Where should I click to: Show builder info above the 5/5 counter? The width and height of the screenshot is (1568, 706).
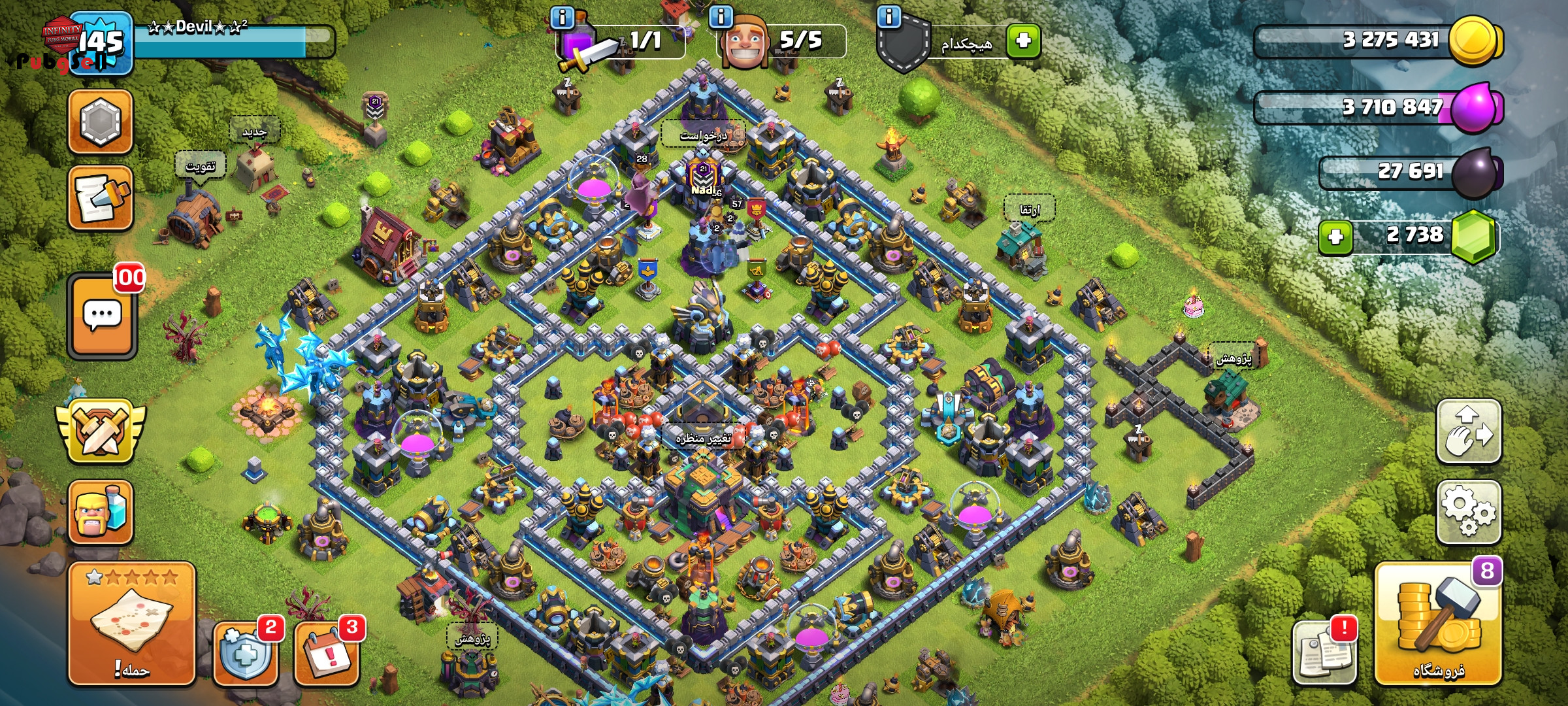721,16
